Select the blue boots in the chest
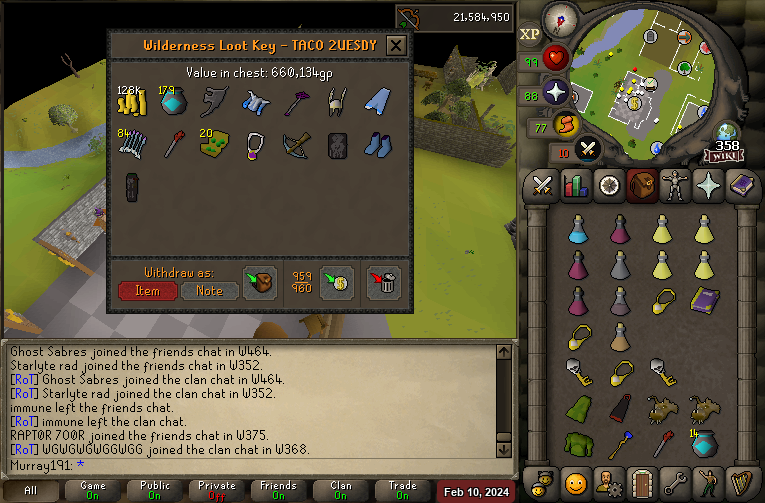The width and height of the screenshot is (765, 503). [377, 146]
